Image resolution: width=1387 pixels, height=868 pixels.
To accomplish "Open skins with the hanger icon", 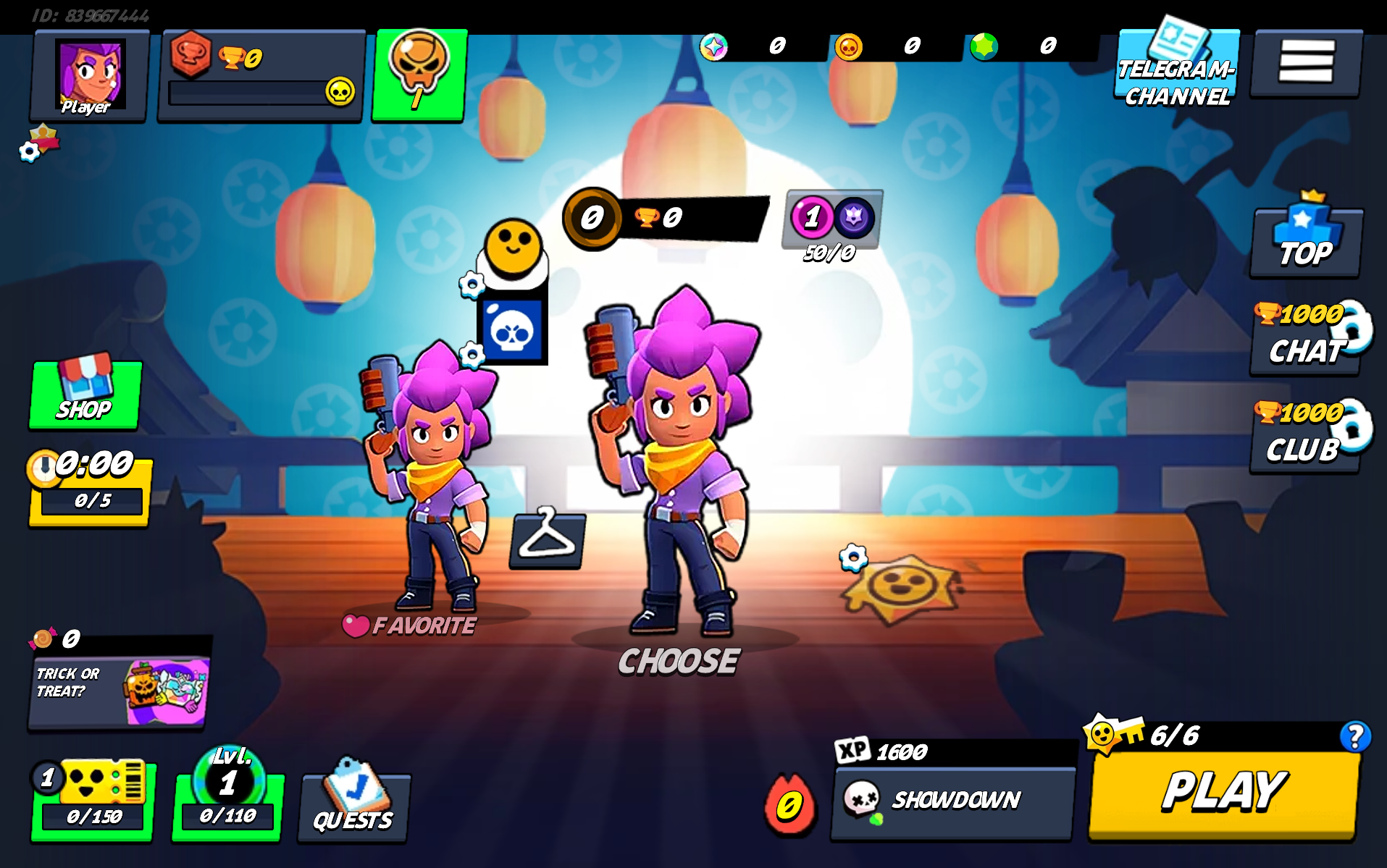I will pyautogui.click(x=547, y=540).
